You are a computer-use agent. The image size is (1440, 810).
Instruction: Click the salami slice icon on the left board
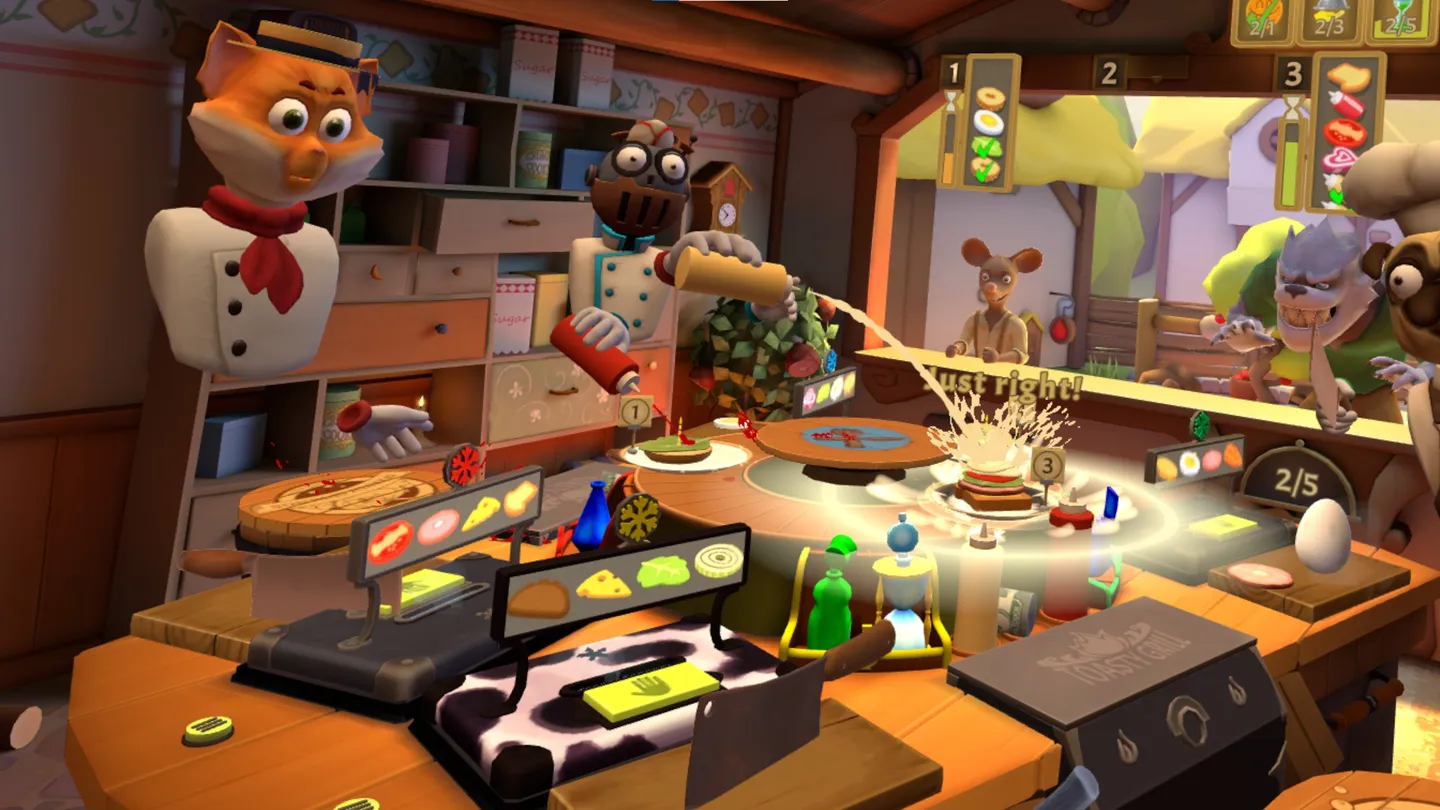click(x=438, y=525)
